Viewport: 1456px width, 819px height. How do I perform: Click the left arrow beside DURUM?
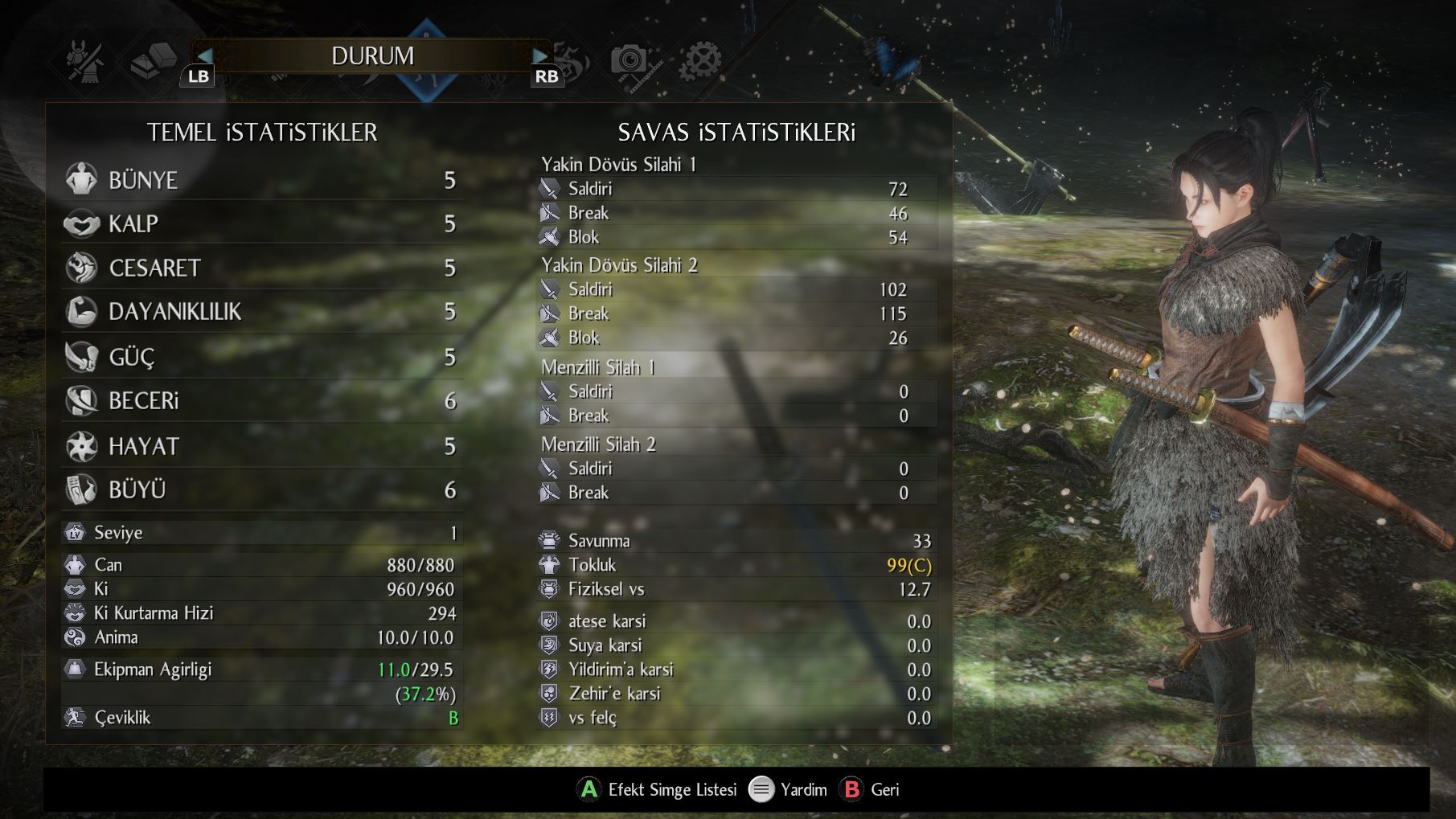point(204,55)
